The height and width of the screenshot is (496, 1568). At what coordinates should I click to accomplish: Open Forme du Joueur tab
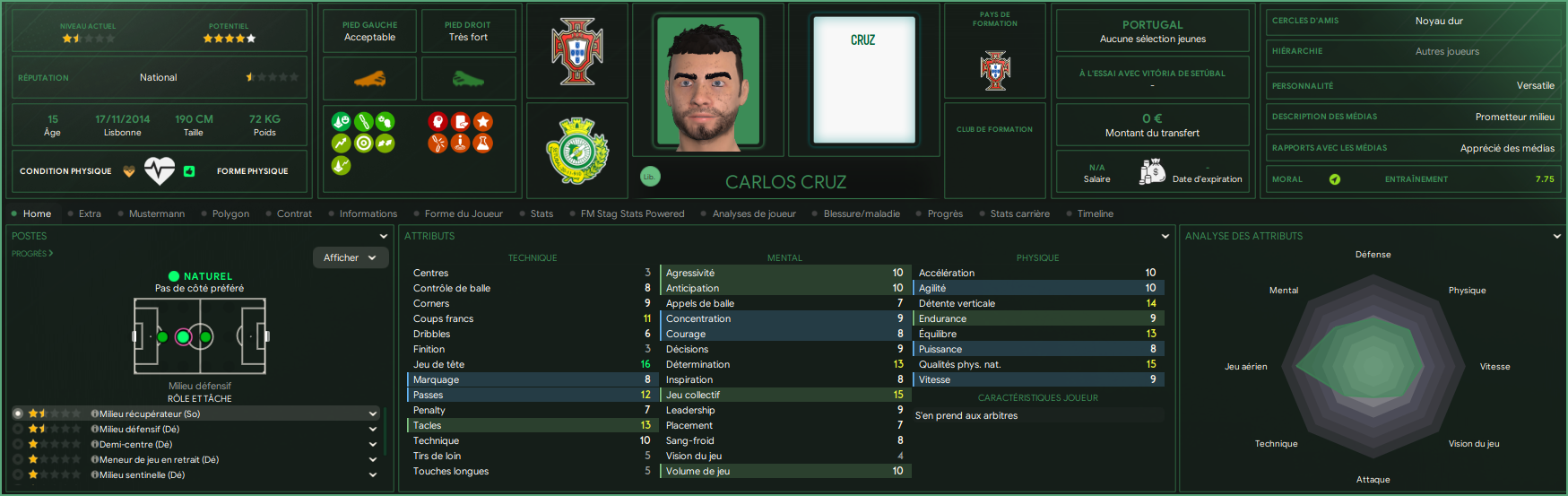coord(463,213)
